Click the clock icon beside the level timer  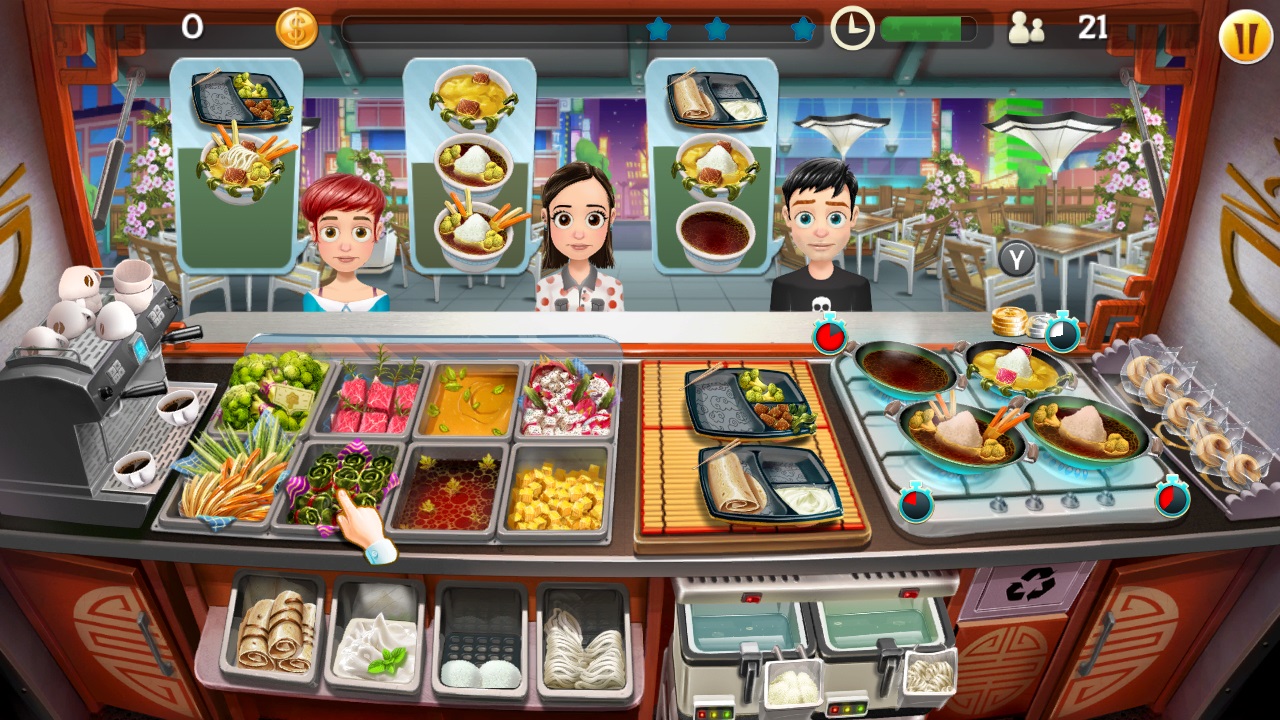tap(853, 28)
